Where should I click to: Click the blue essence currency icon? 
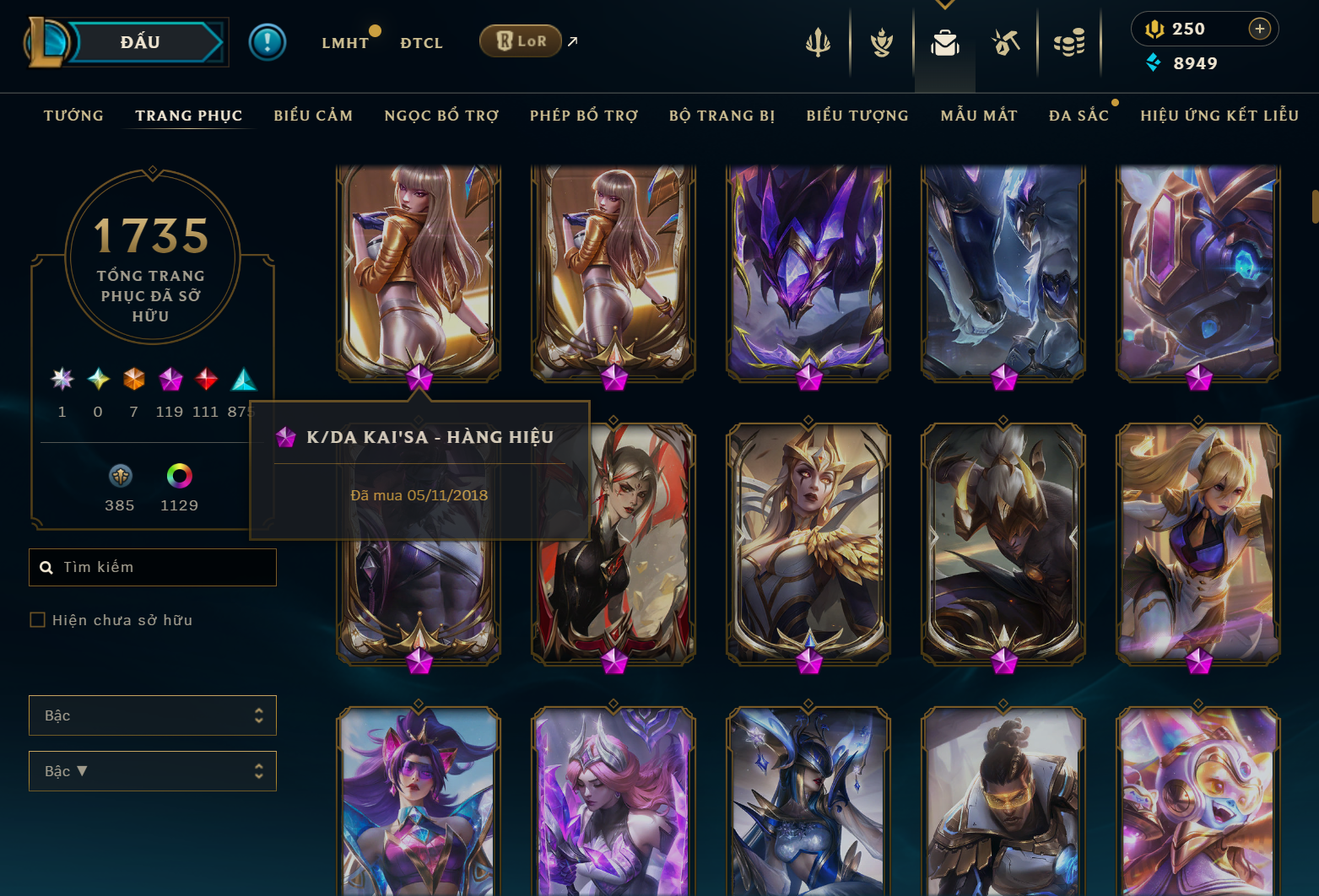[1154, 62]
